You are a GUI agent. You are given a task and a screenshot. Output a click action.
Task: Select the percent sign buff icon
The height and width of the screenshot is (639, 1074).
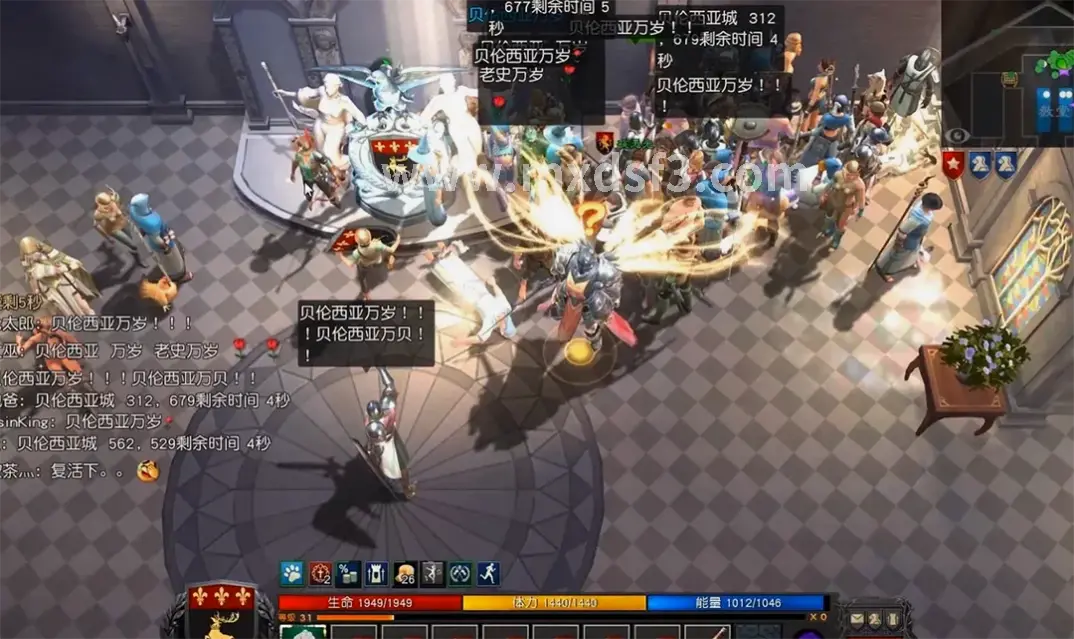pos(348,573)
